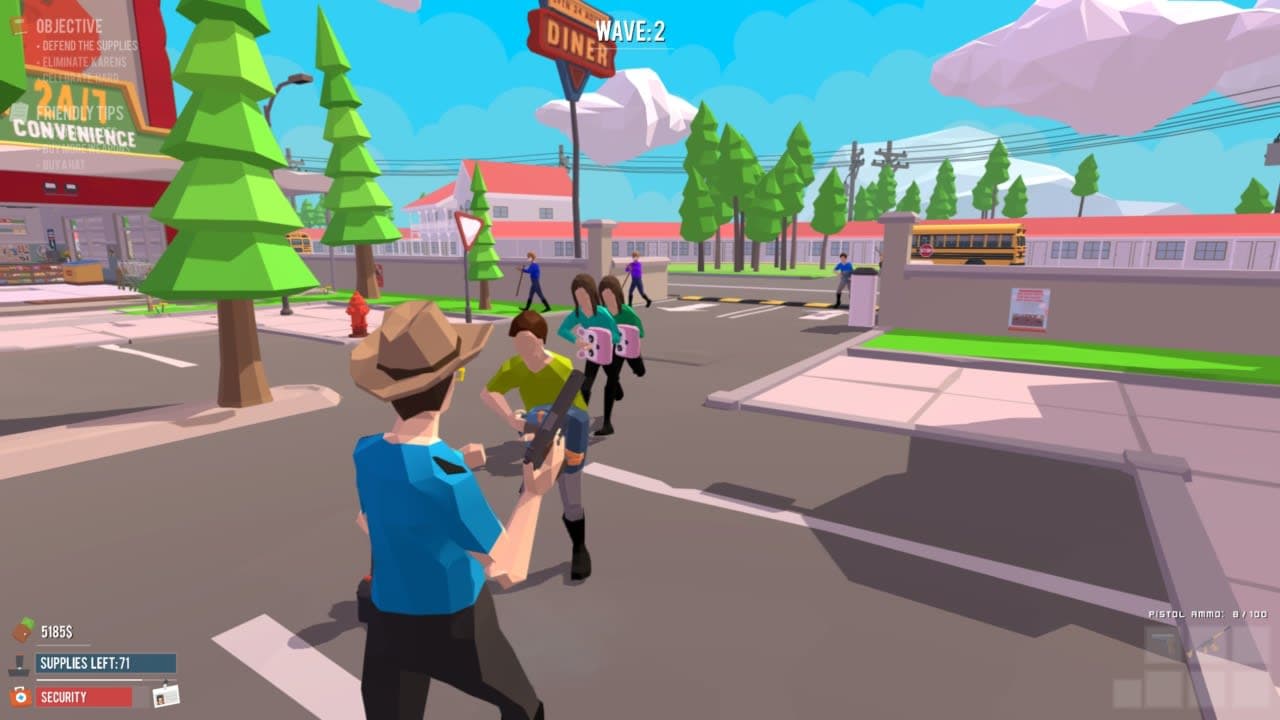Click the security camera briefcase icon
Image resolution: width=1280 pixels, height=720 pixels.
[x=20, y=698]
